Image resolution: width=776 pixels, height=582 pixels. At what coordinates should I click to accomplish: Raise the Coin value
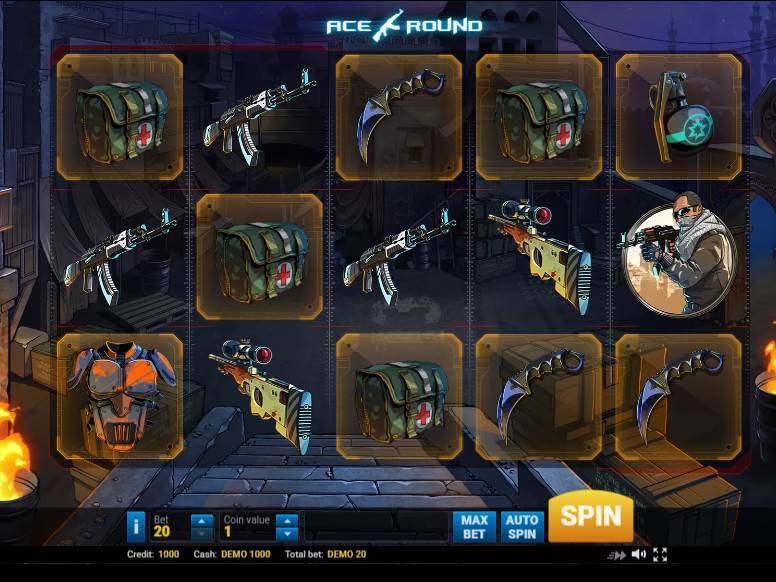click(287, 520)
